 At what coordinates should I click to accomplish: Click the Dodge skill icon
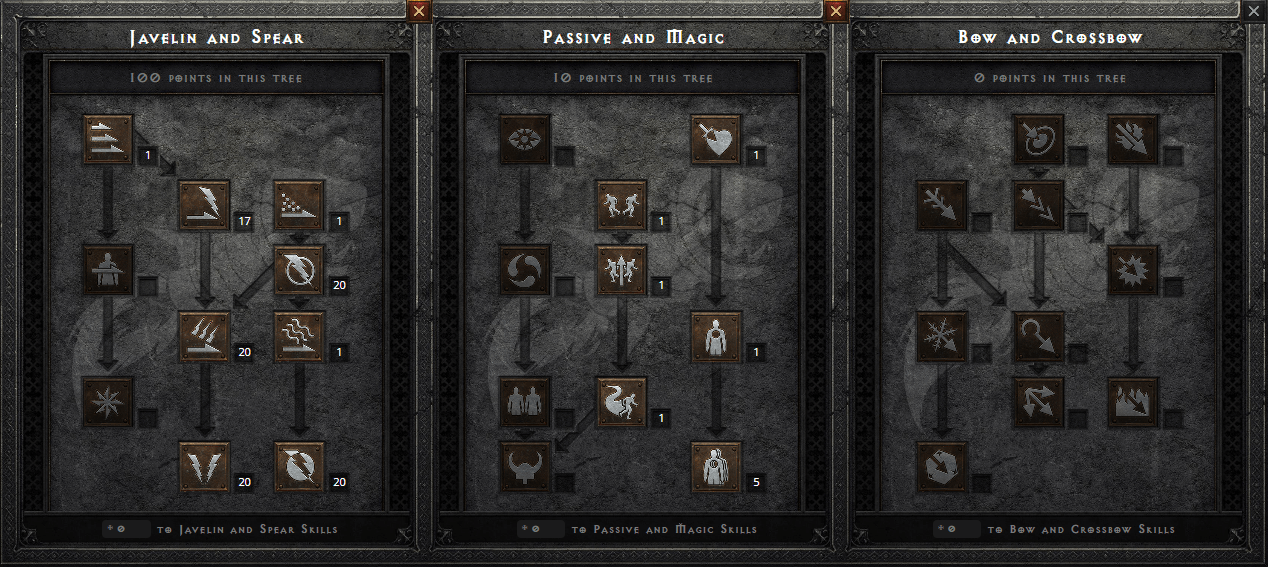[x=621, y=205]
